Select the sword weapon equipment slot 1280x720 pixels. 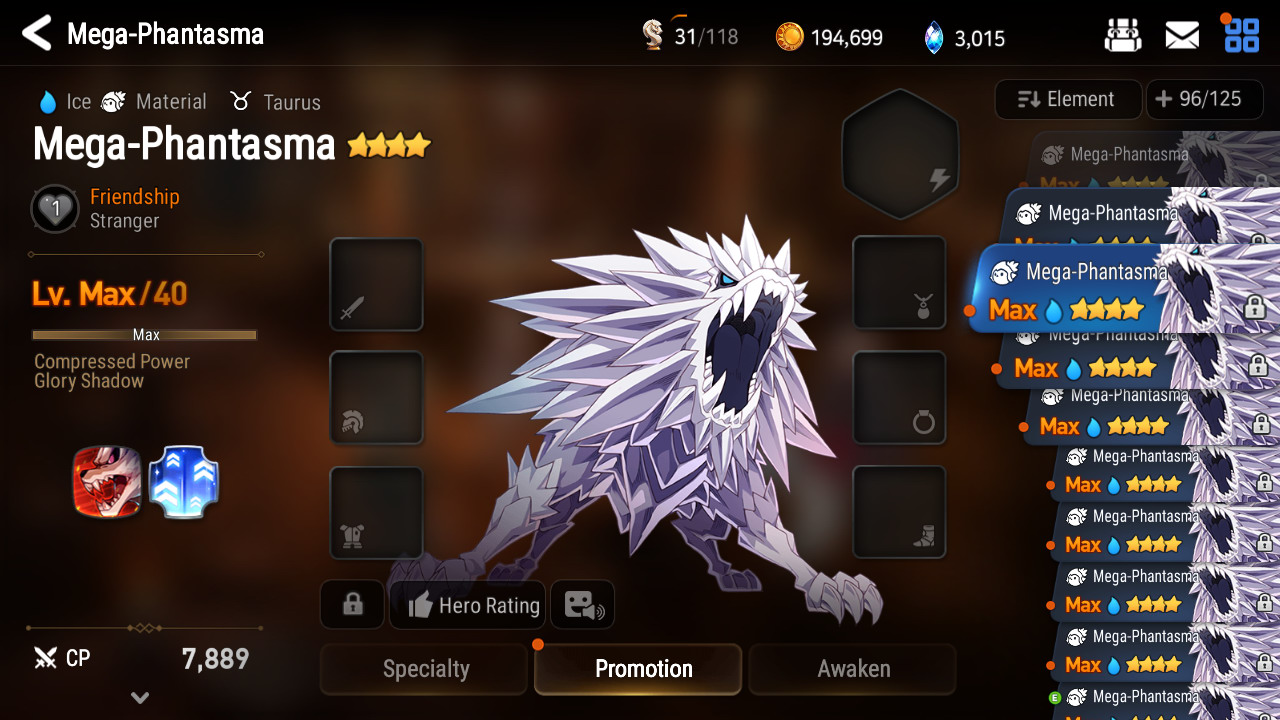pos(376,284)
